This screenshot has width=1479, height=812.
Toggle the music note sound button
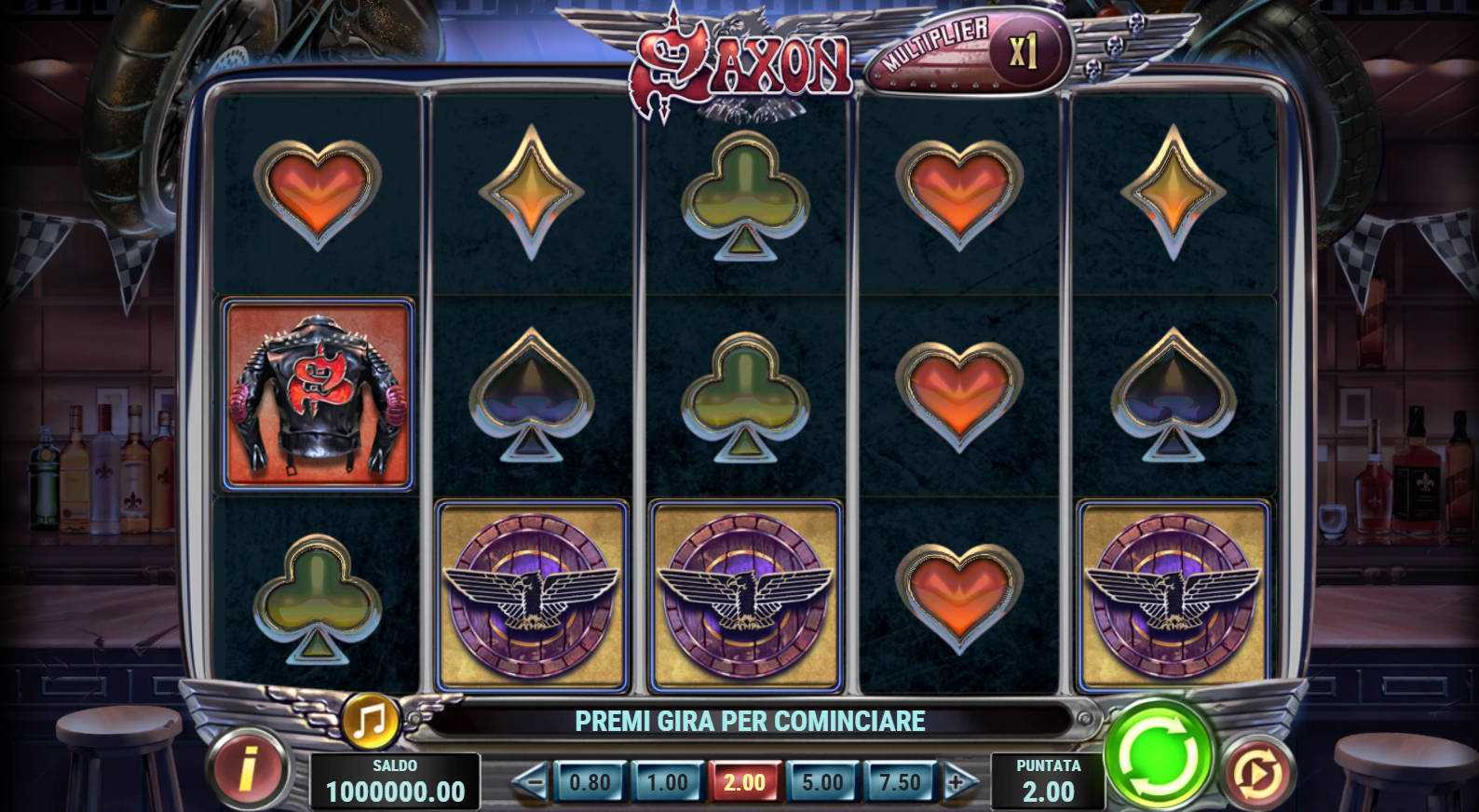(x=371, y=720)
